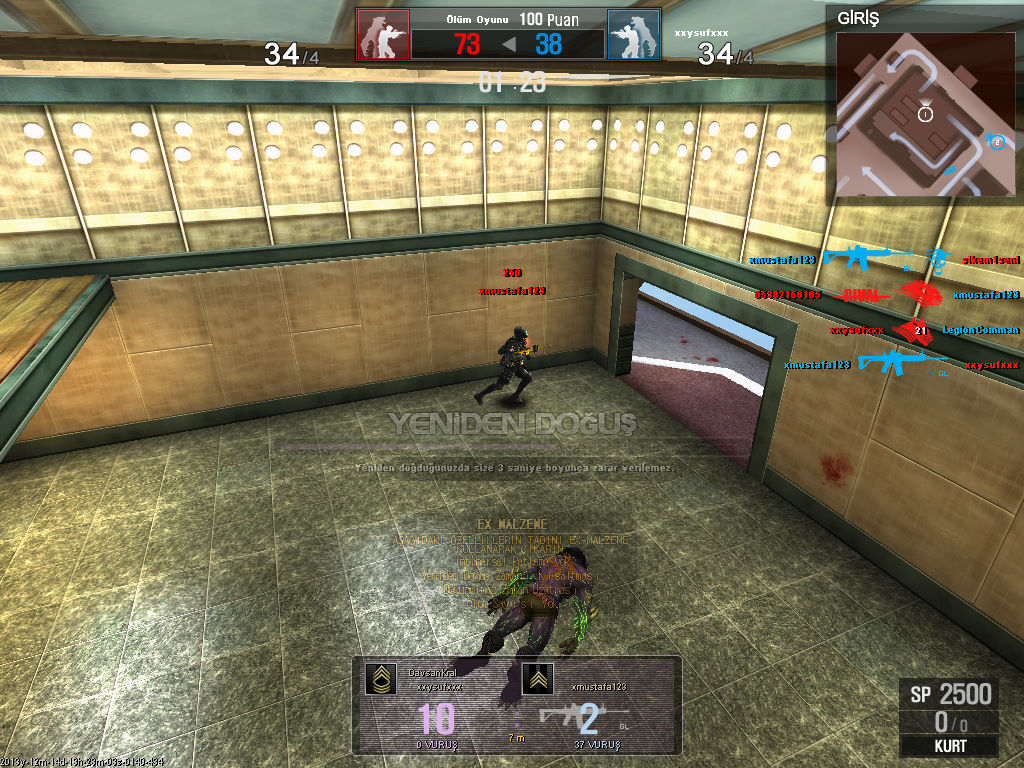The width and height of the screenshot is (1024, 768).
Task: Click the white player marker on the minimap
Action: click(925, 114)
